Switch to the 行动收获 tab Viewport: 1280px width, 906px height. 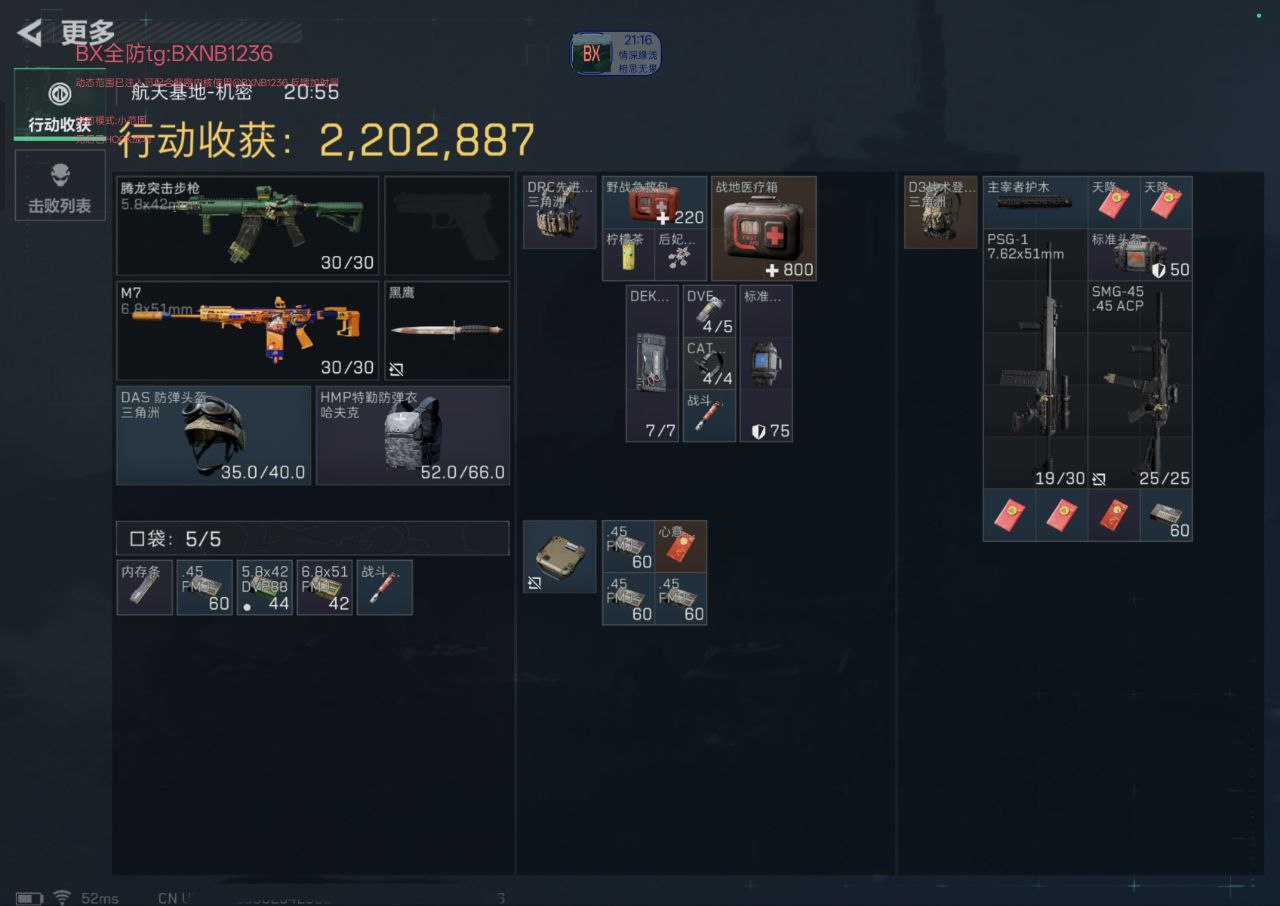coord(60,107)
